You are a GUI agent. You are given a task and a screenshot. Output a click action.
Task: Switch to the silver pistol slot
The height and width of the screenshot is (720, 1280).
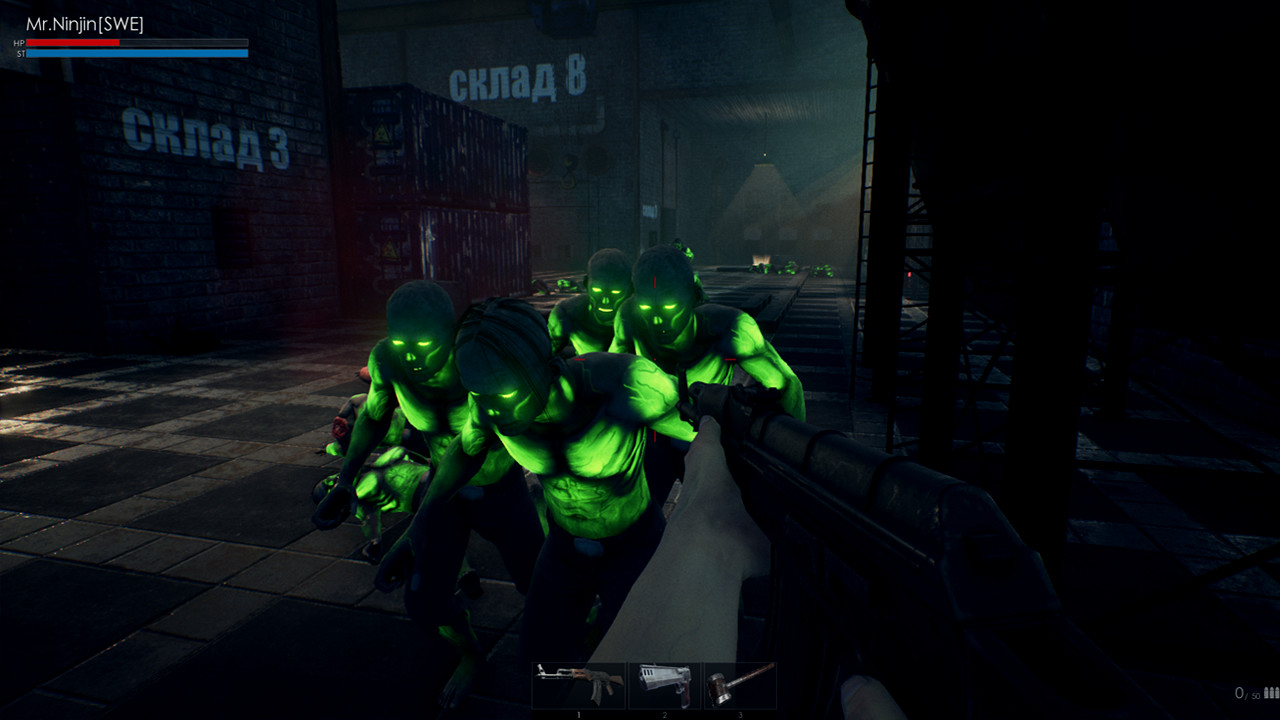coord(665,685)
